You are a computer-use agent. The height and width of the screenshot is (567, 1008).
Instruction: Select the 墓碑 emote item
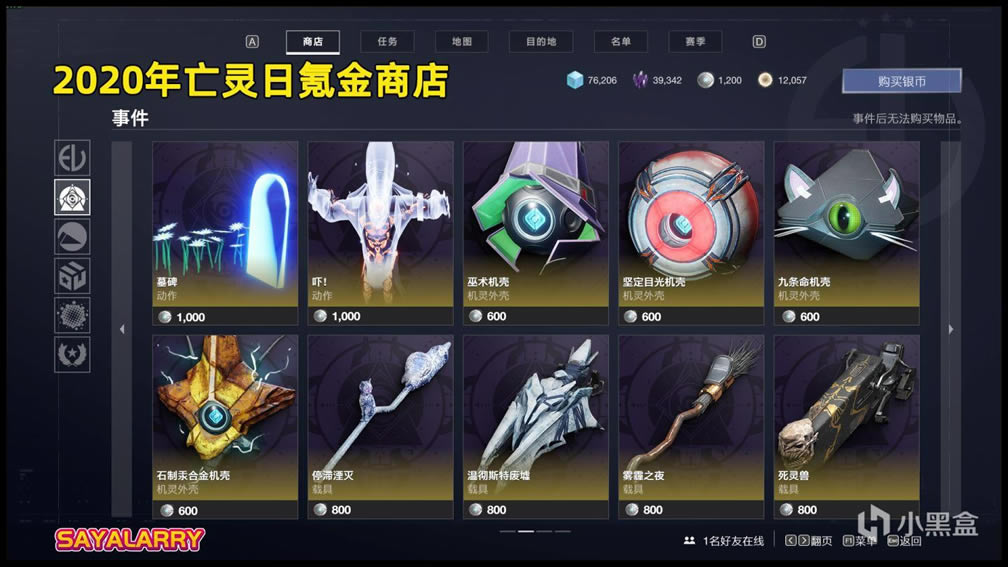coord(225,232)
